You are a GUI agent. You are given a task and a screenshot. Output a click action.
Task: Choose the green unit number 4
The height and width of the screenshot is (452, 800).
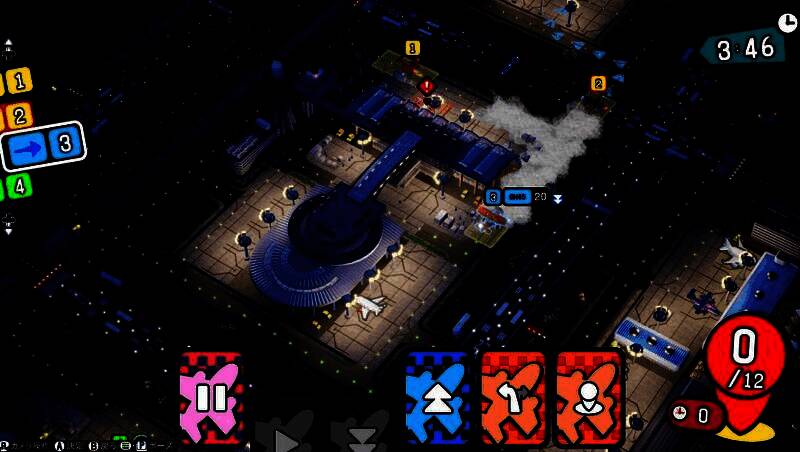tap(18, 185)
